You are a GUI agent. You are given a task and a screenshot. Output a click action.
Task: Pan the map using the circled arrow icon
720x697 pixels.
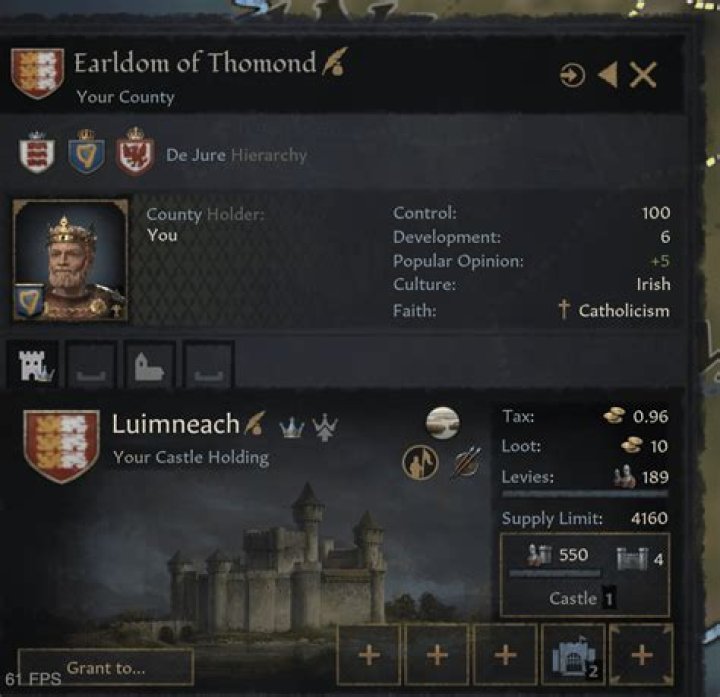[x=572, y=75]
